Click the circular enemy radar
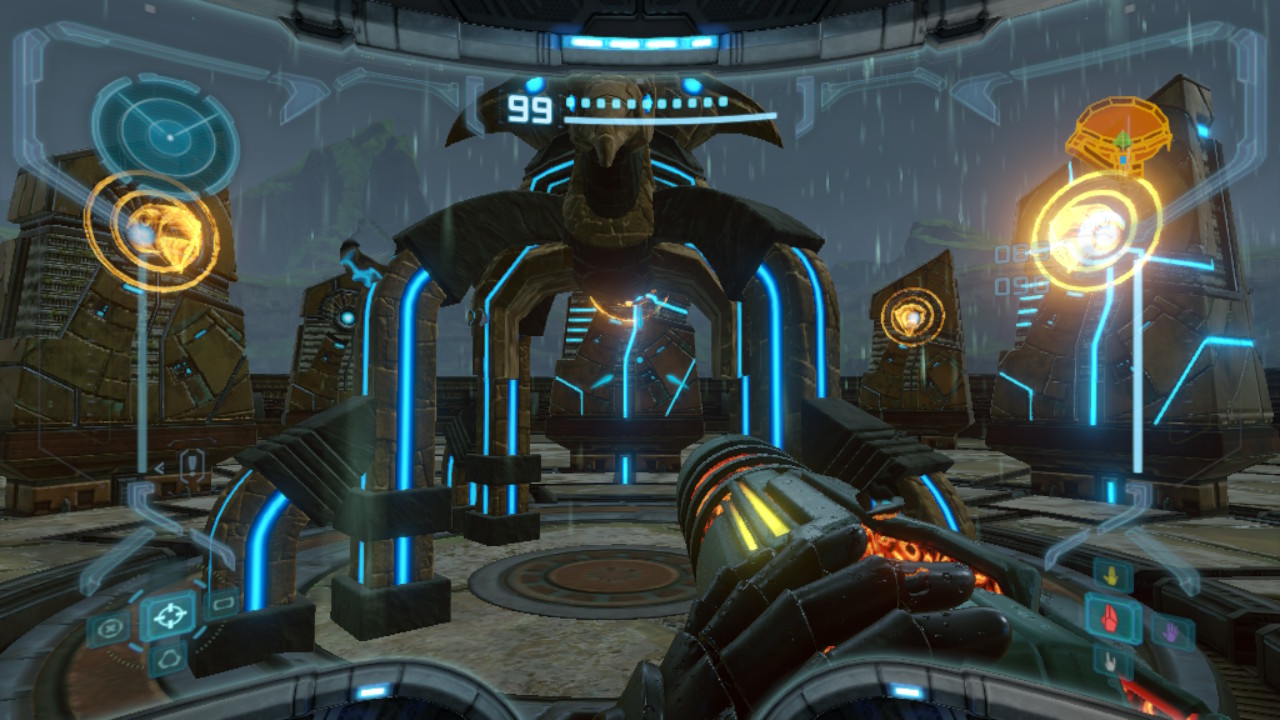1280x720 pixels. (166, 131)
